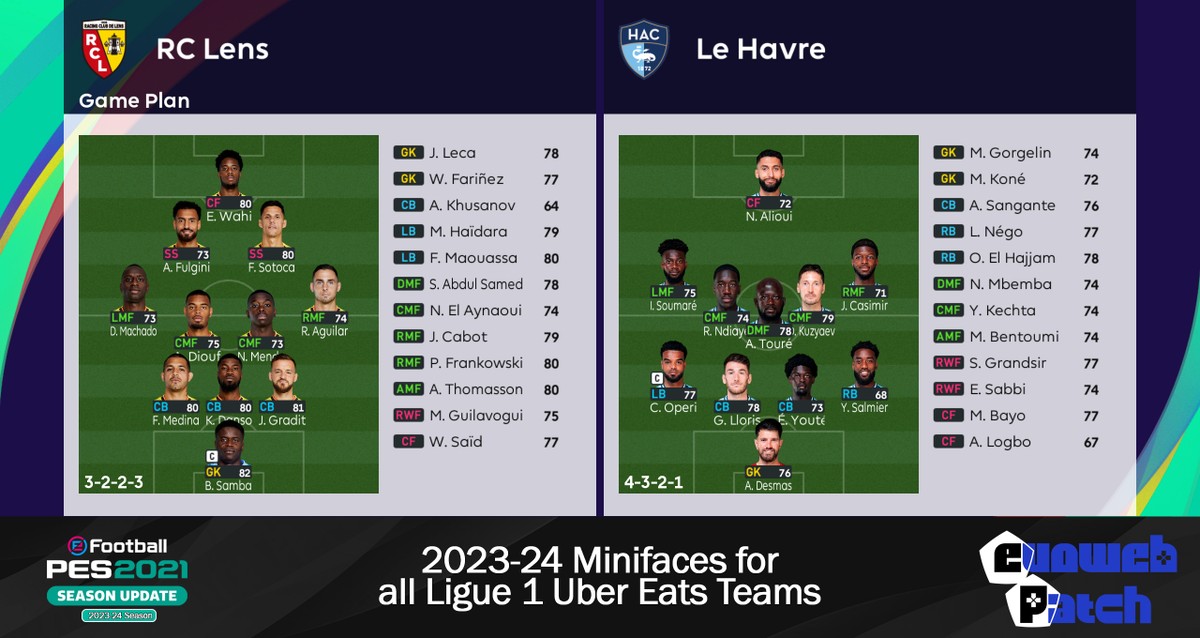The width and height of the screenshot is (1200, 638).
Task: Select substitute A. Khusanov row
Action: 476,205
